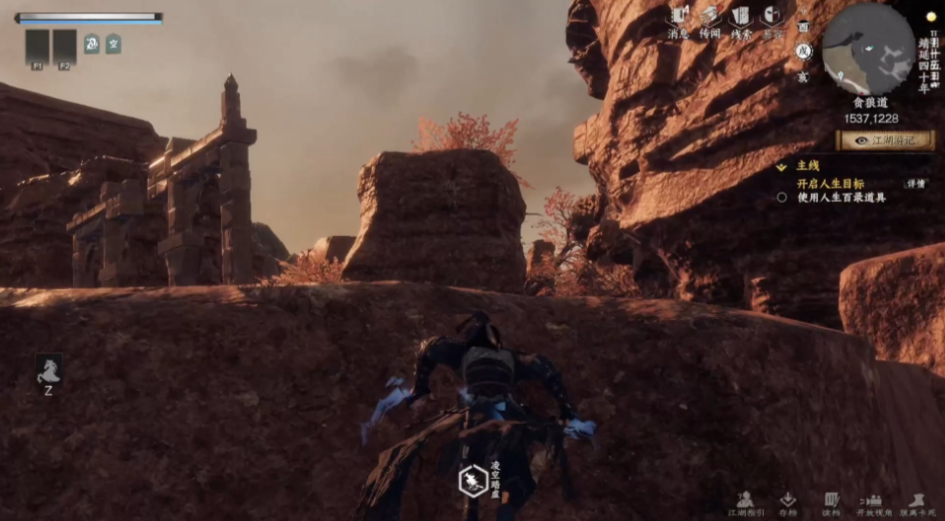The image size is (945, 521).
Task: Open the 传闻 rumors icon
Action: 710,18
